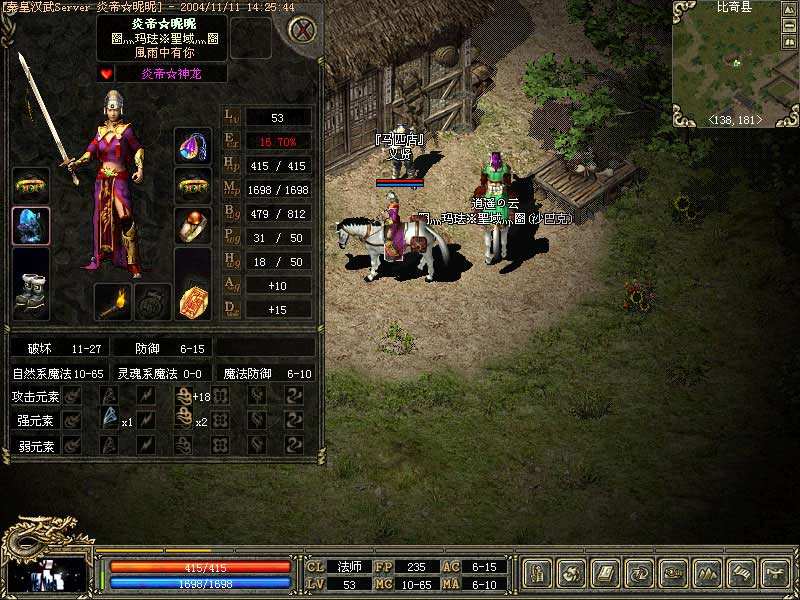
Task: Open the spellbook toolbar button
Action: tap(604, 573)
